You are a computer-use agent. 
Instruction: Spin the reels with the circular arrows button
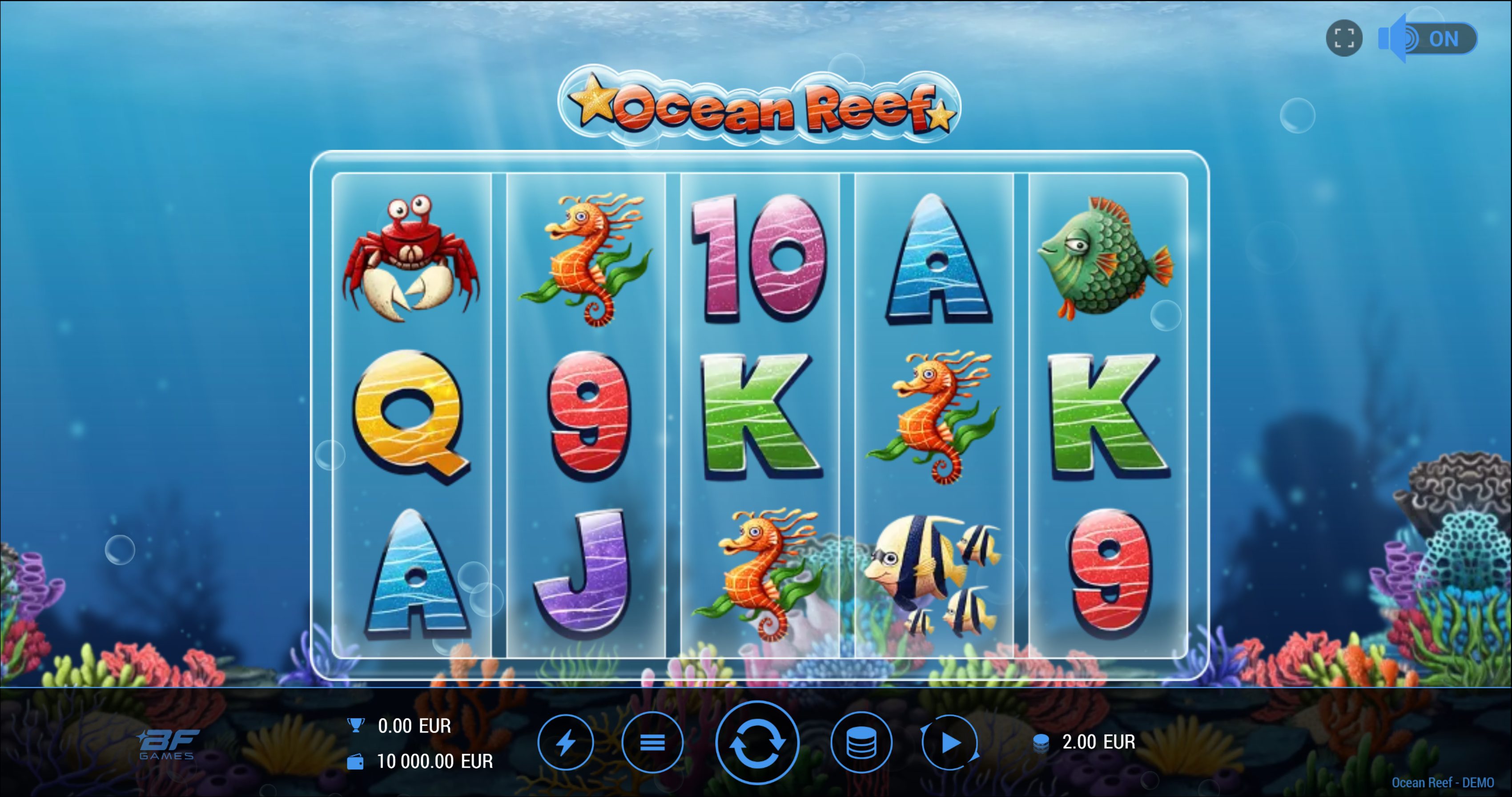click(756, 742)
